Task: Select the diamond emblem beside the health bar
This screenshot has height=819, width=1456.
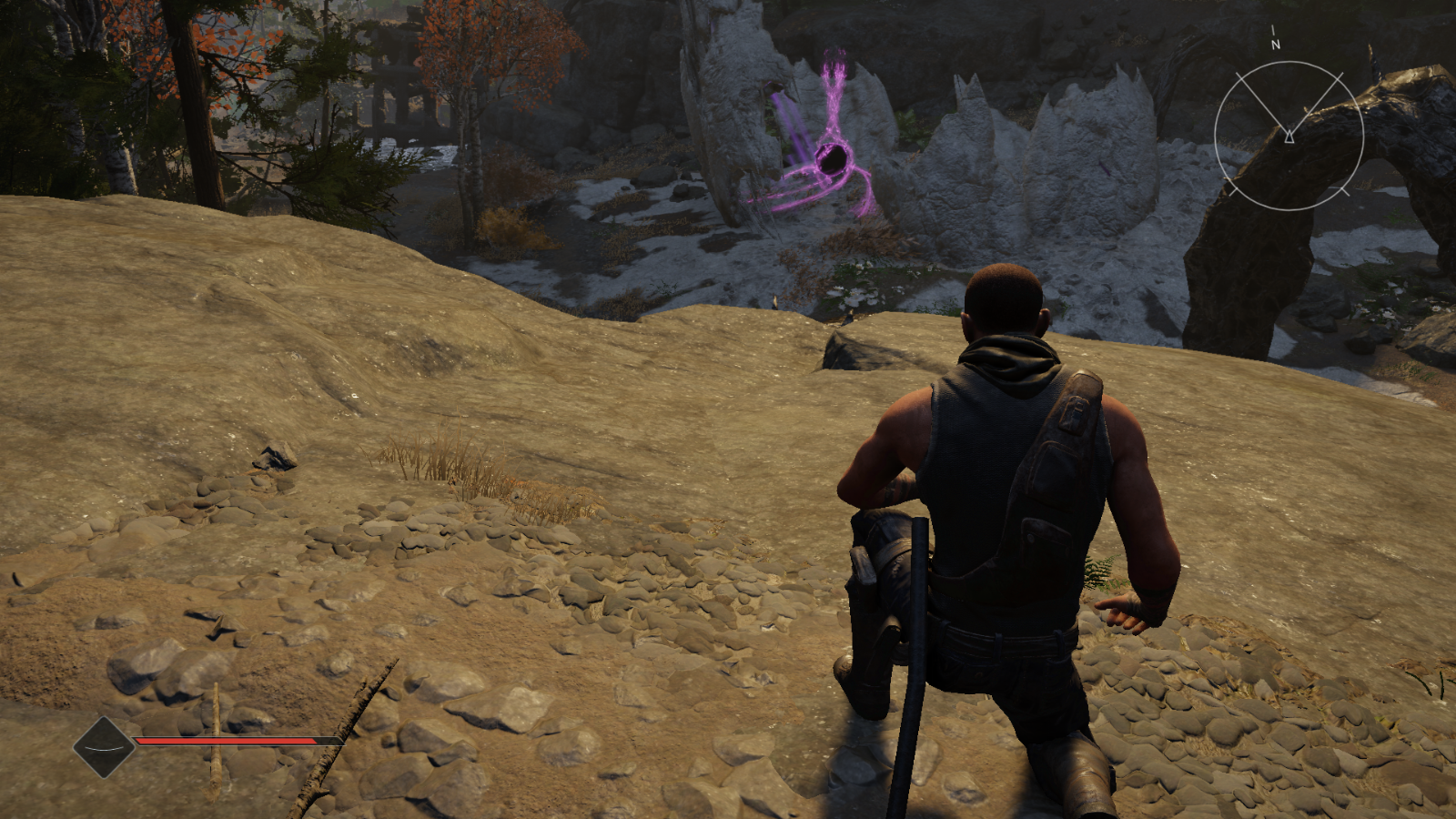Action: tap(104, 746)
